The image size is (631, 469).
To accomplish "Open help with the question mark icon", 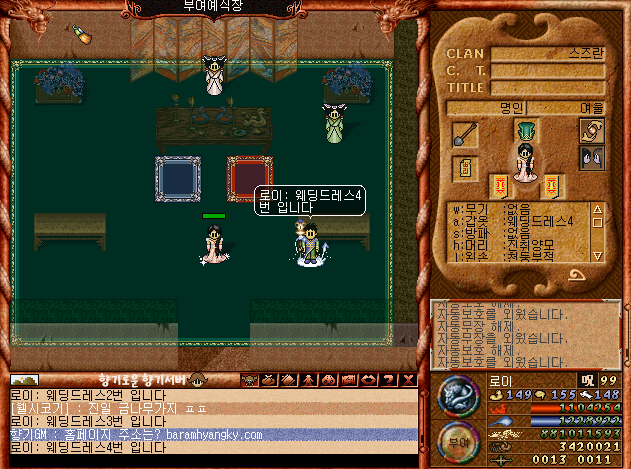I will [388, 380].
